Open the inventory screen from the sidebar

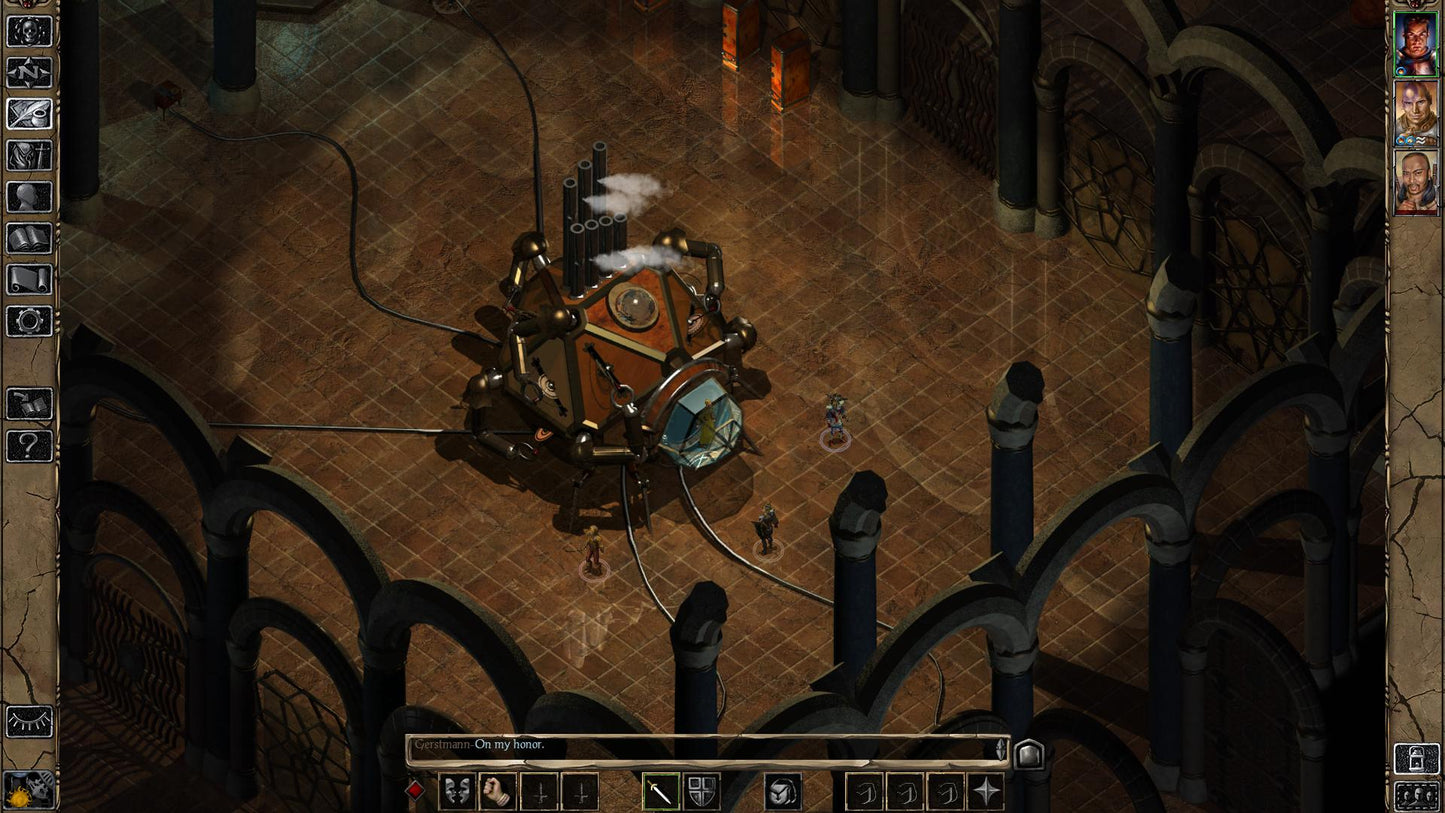point(27,155)
